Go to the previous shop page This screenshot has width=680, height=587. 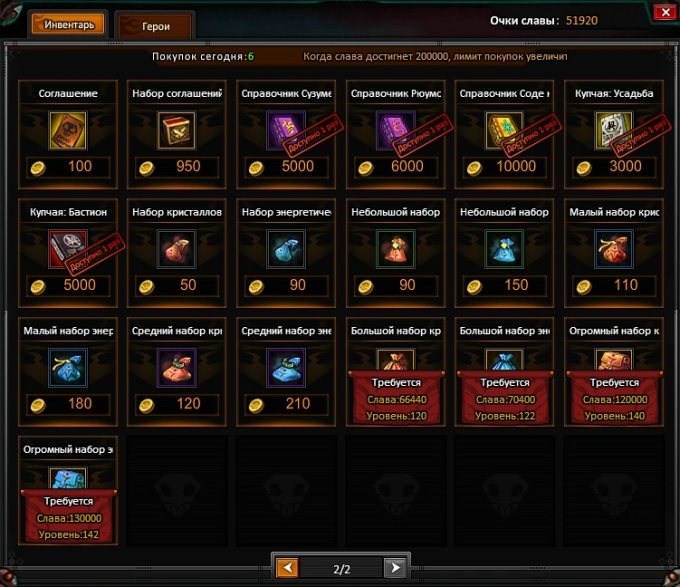pyautogui.click(x=287, y=568)
